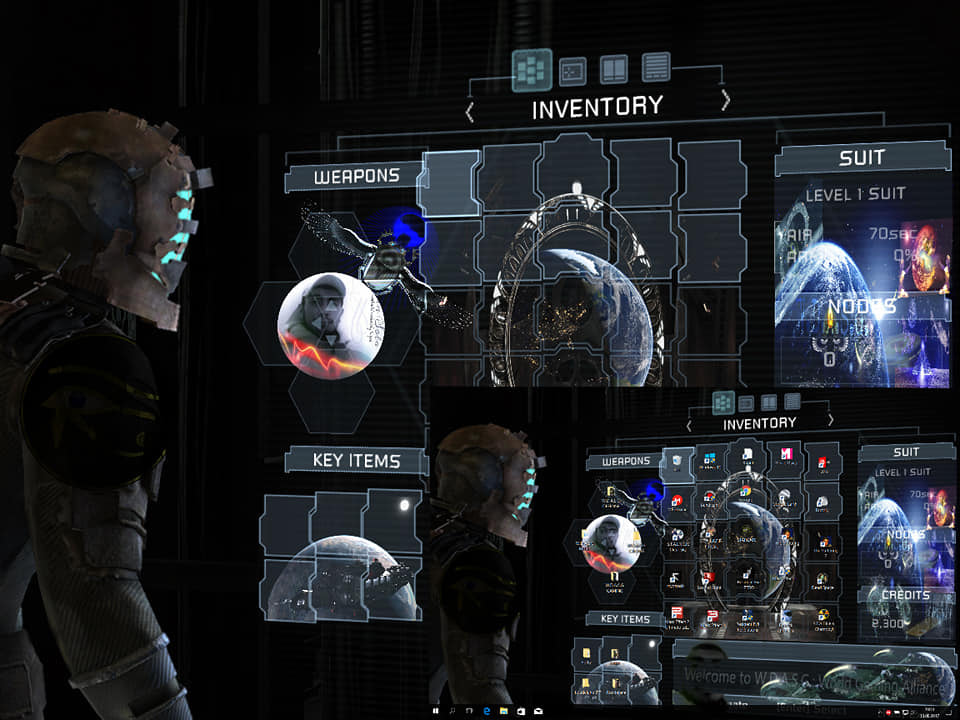This screenshot has width=960, height=720.
Task: Switch to the map tab in the larger menu
Action: click(x=572, y=70)
